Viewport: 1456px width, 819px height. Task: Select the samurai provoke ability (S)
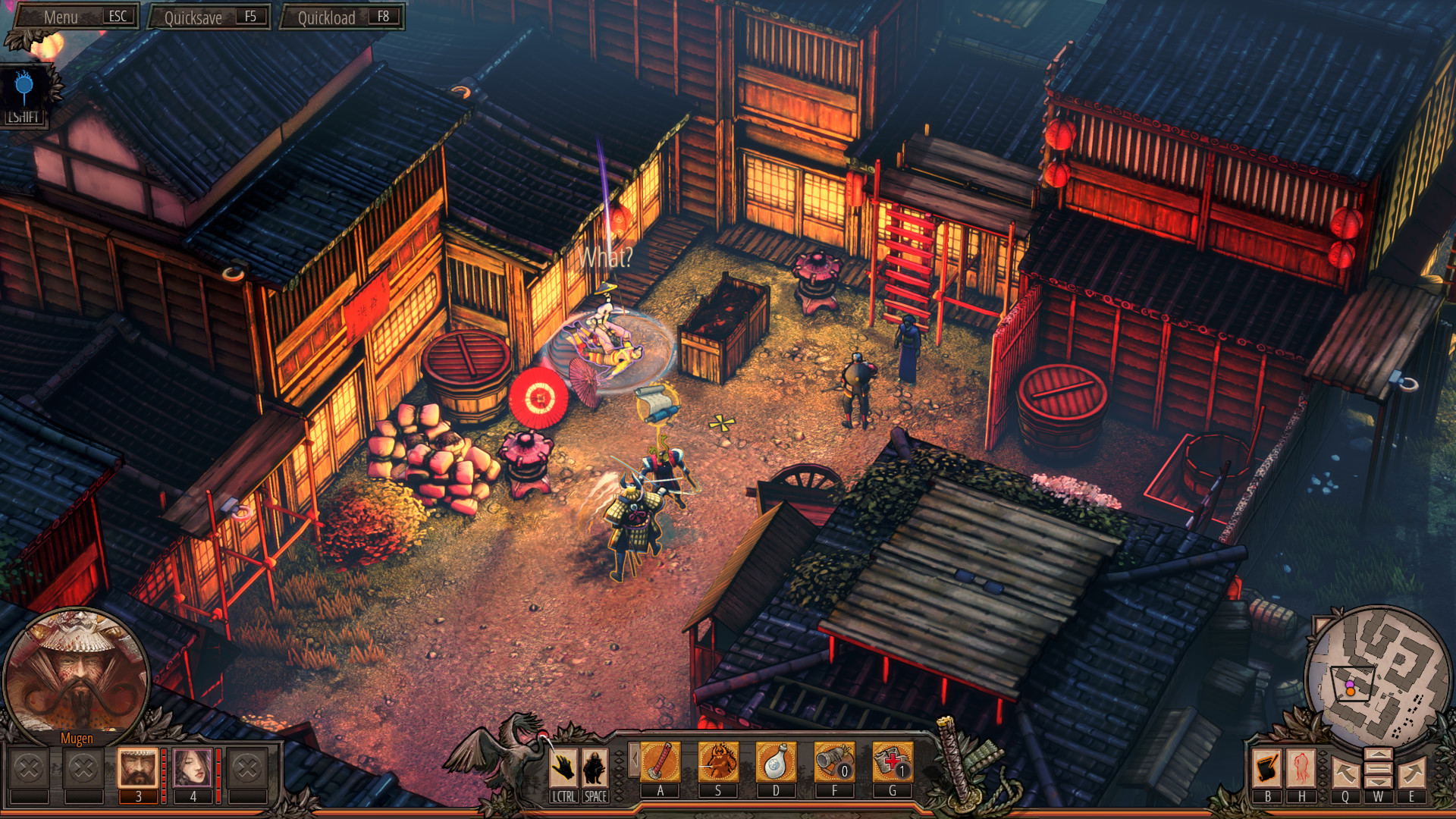[x=718, y=763]
